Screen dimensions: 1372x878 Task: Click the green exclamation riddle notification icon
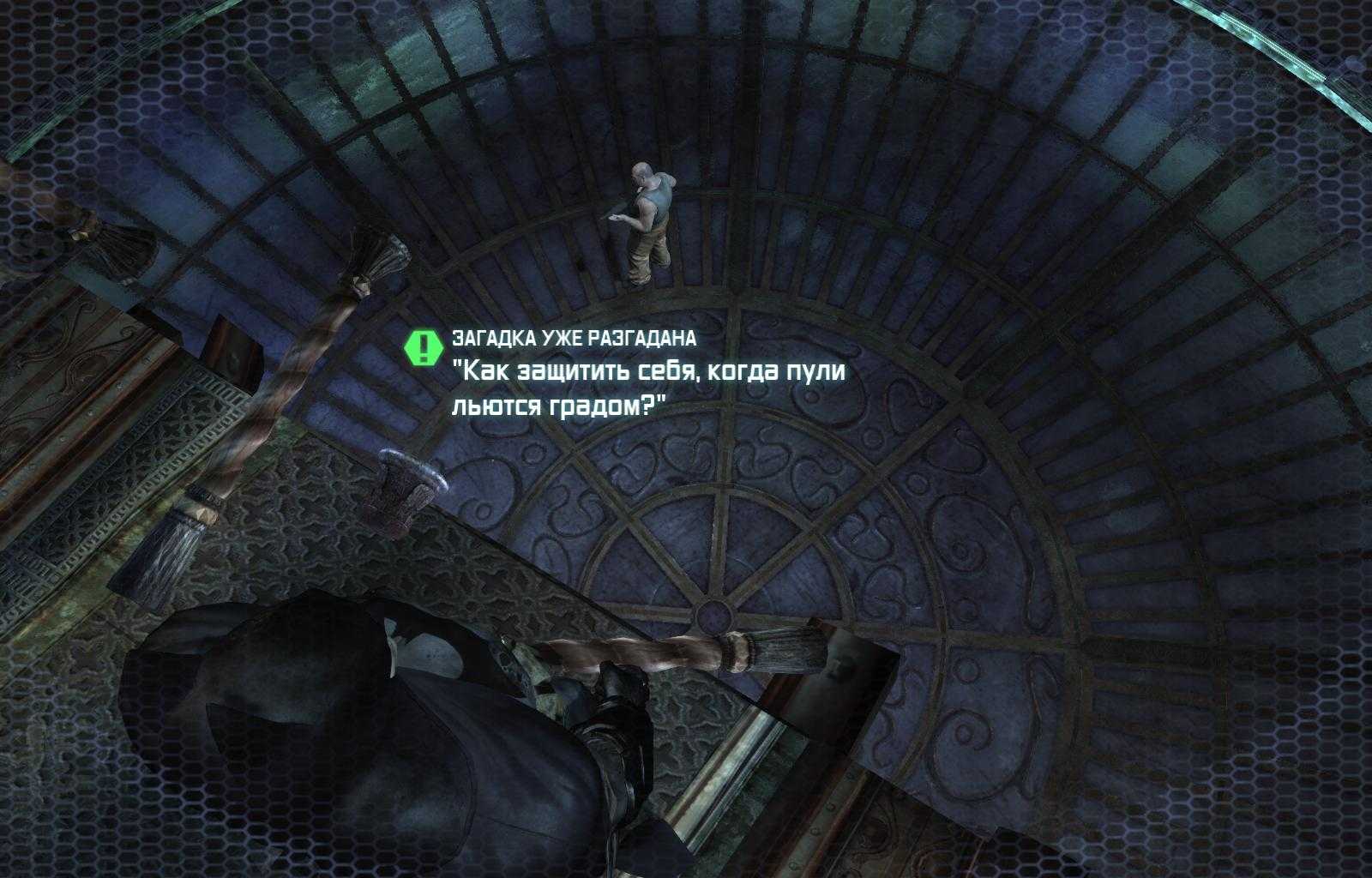coord(422,346)
